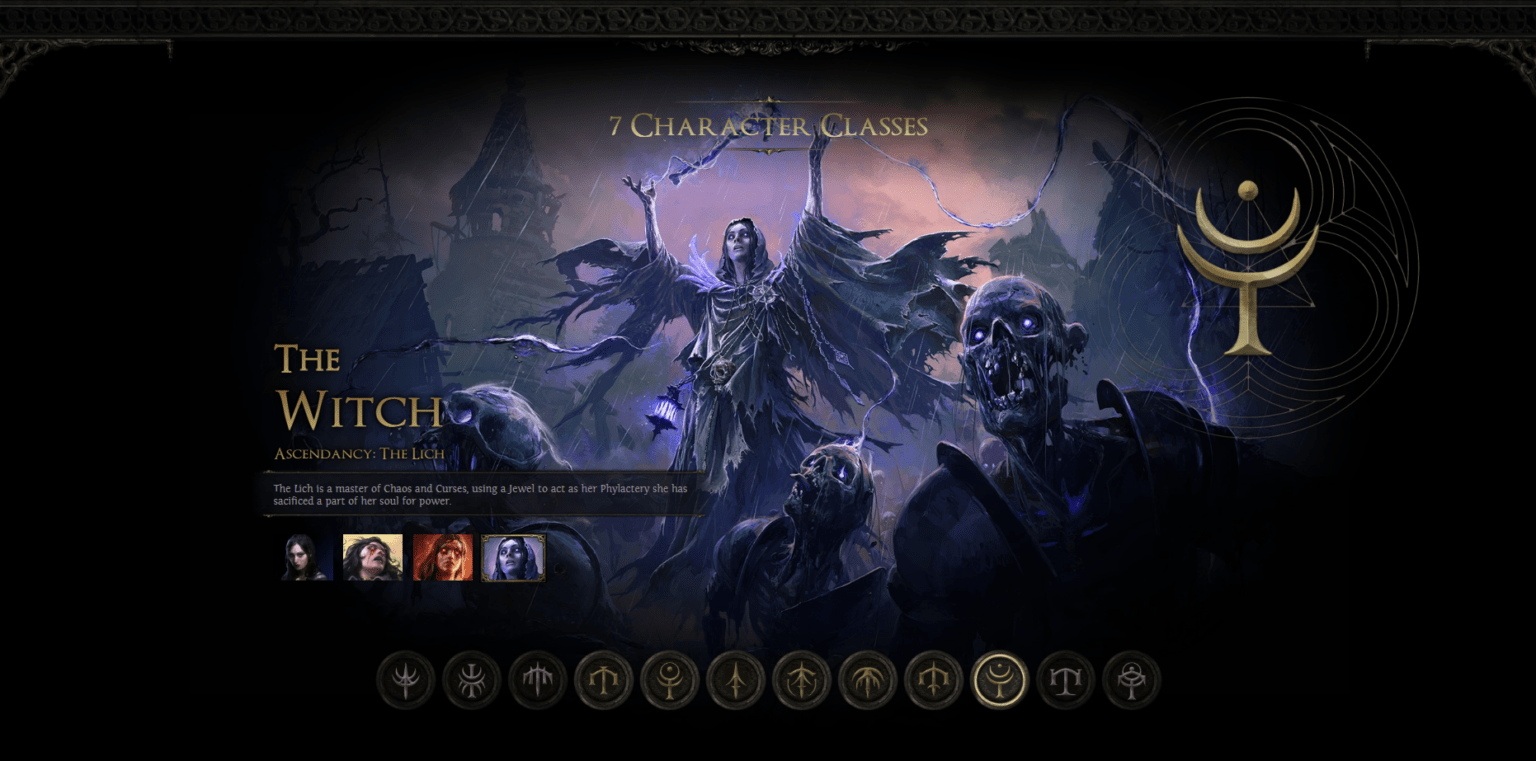Select the gold balance-scales class icon

pos(603,679)
